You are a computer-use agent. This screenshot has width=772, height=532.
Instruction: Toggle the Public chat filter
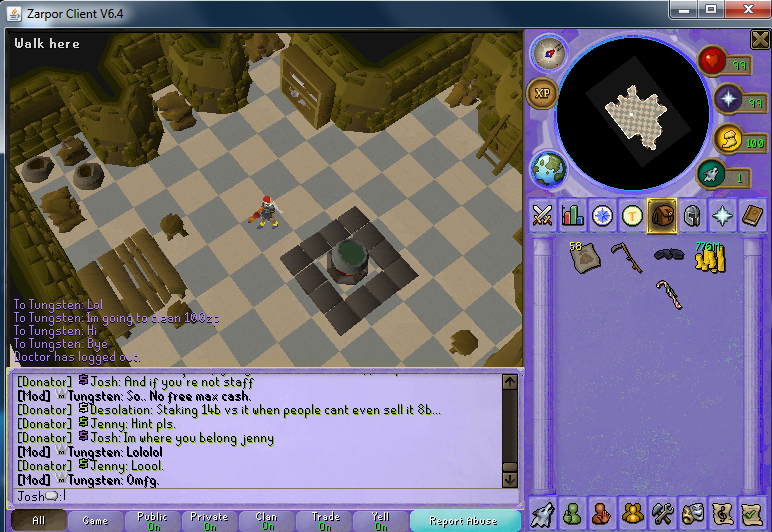tap(153, 521)
